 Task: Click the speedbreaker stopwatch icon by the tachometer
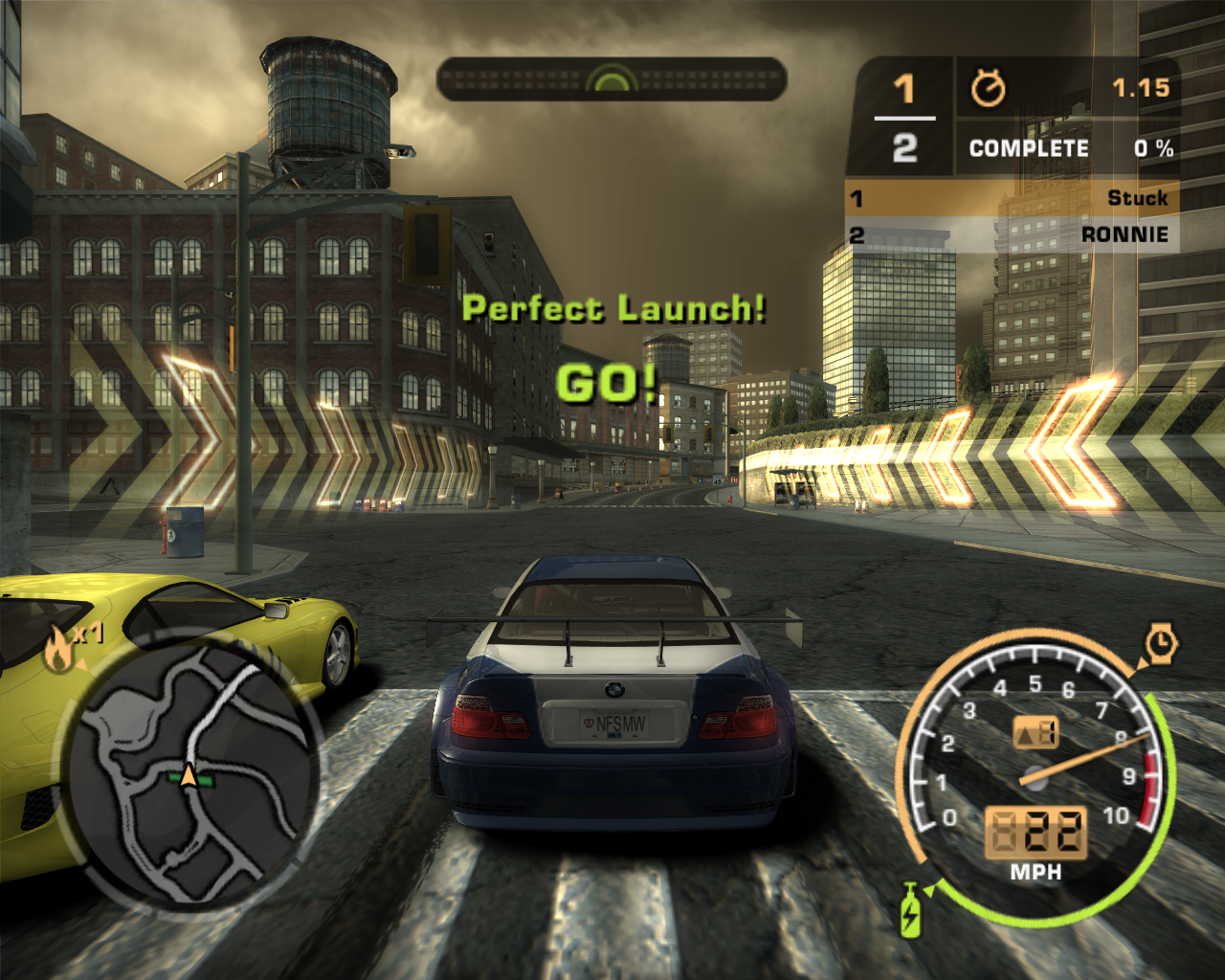pos(1160,643)
